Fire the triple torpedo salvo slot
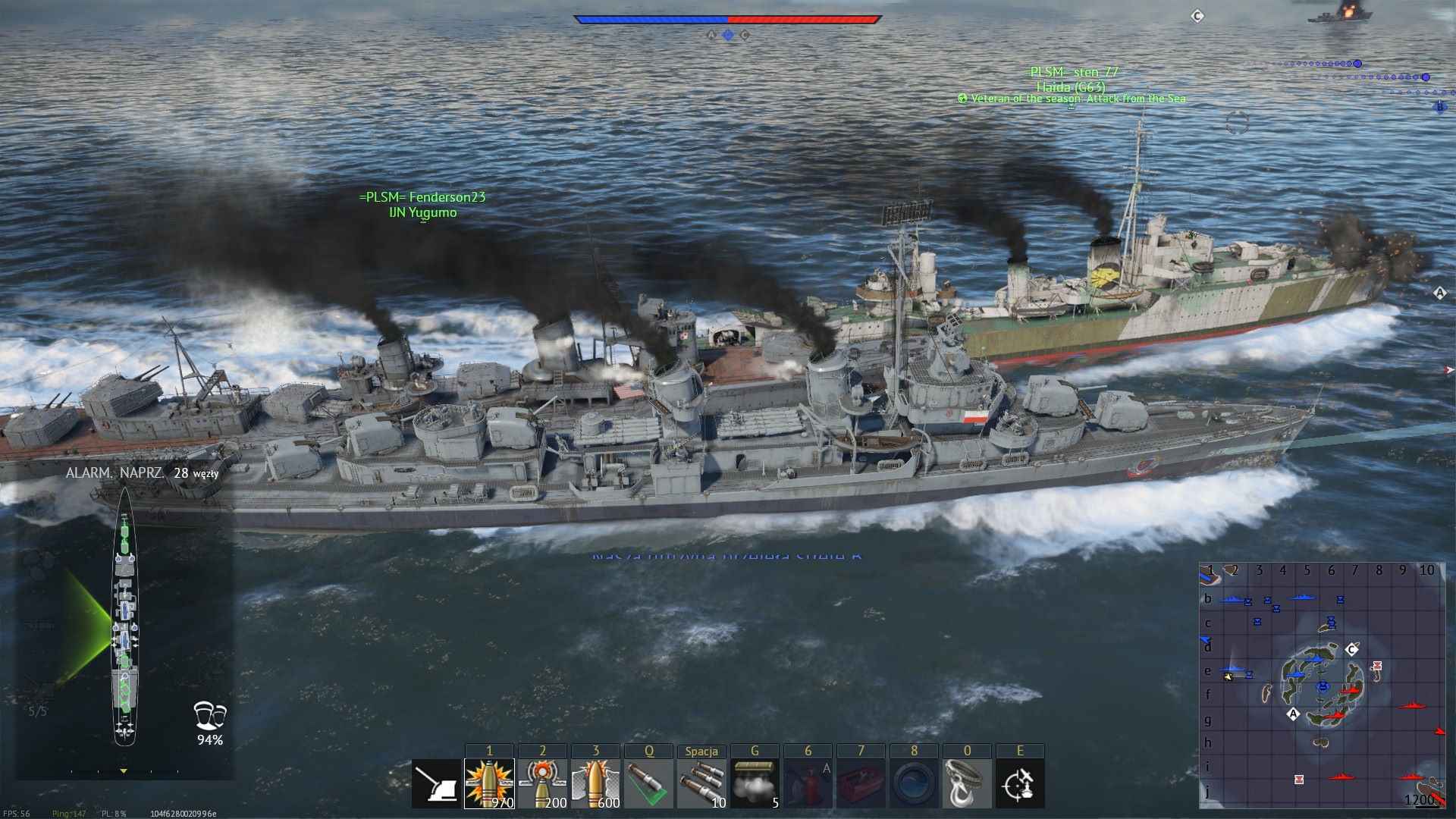Screen dimensions: 1456x819 [701, 784]
